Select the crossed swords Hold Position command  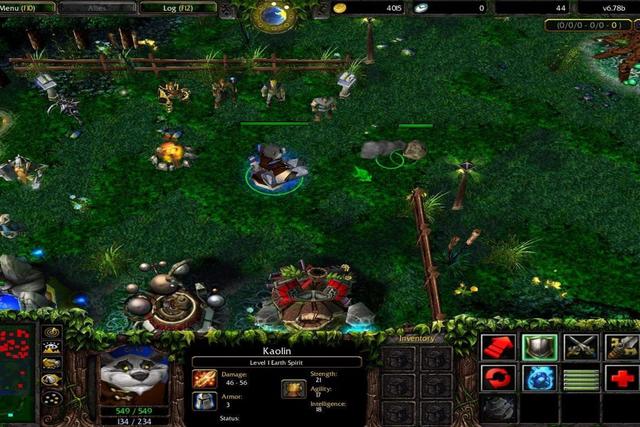[x=581, y=347]
